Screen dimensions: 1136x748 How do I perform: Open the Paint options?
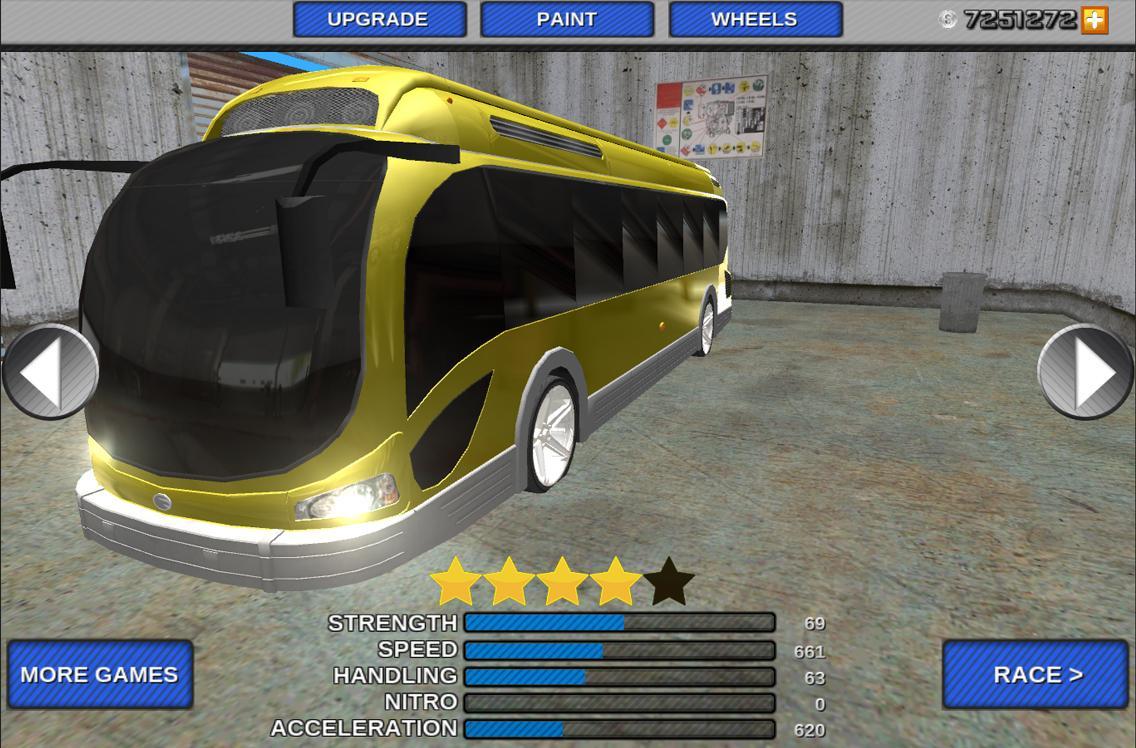567,20
